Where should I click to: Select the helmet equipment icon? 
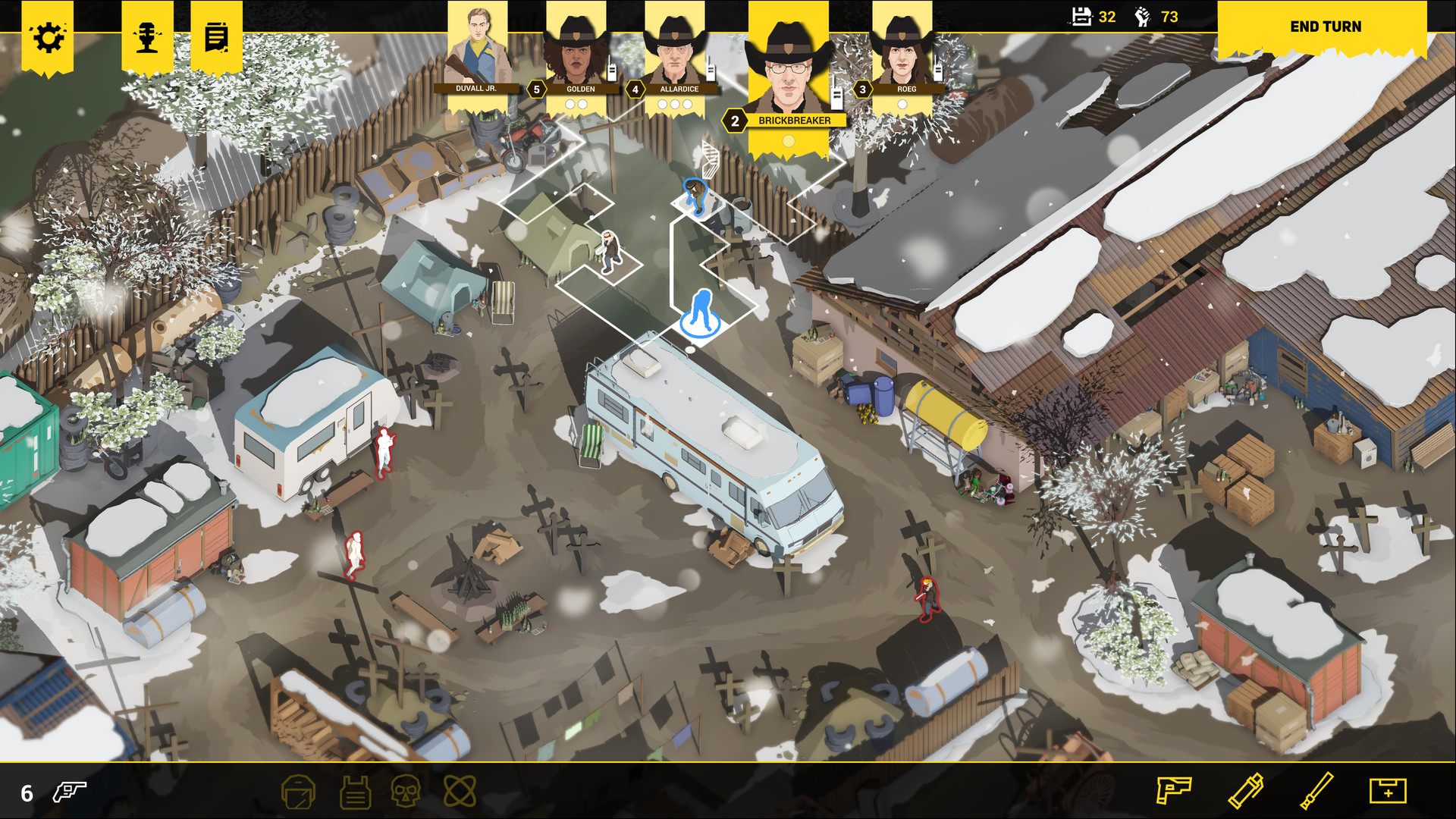(x=298, y=792)
